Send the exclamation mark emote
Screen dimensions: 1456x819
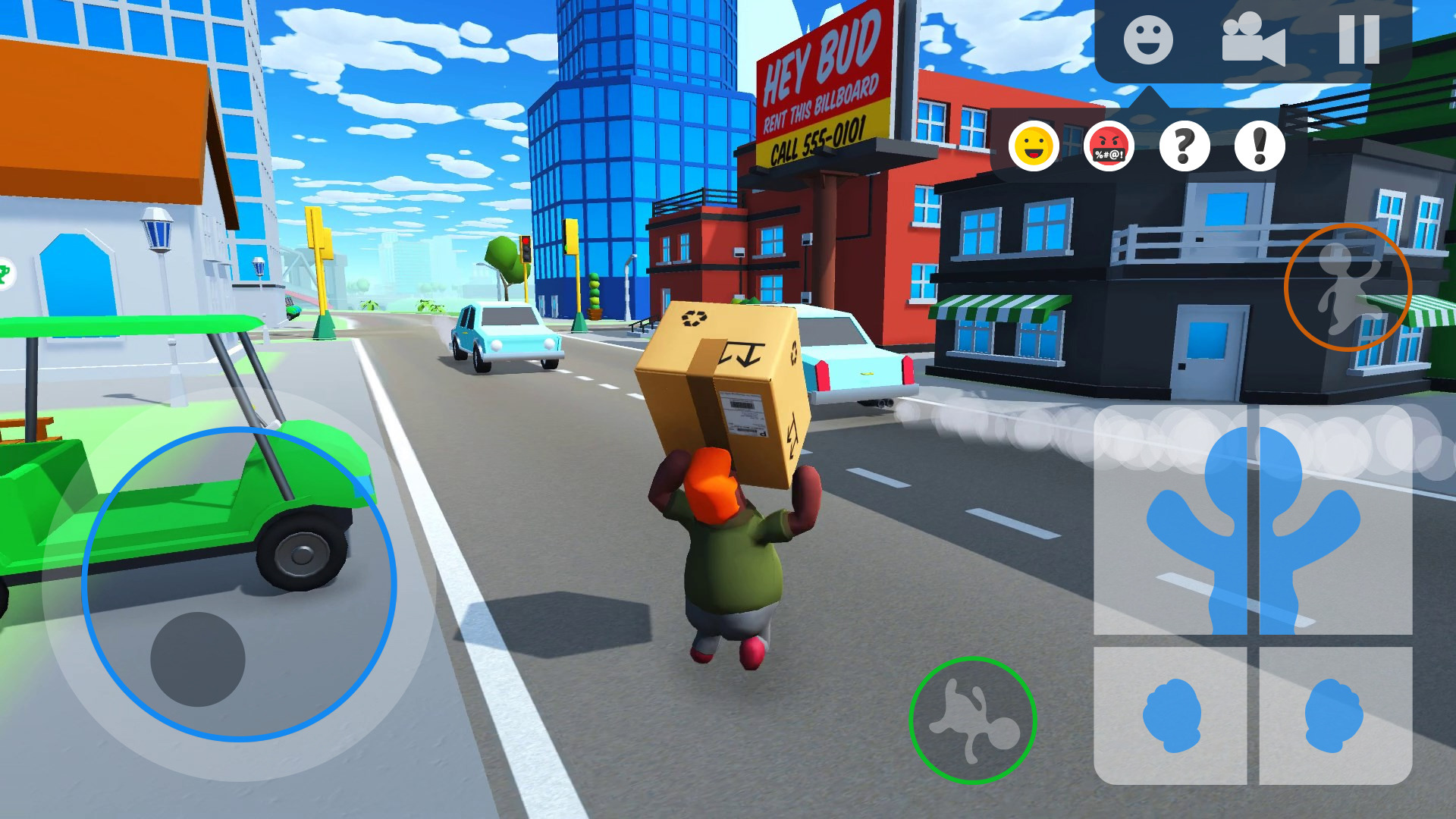(1259, 146)
